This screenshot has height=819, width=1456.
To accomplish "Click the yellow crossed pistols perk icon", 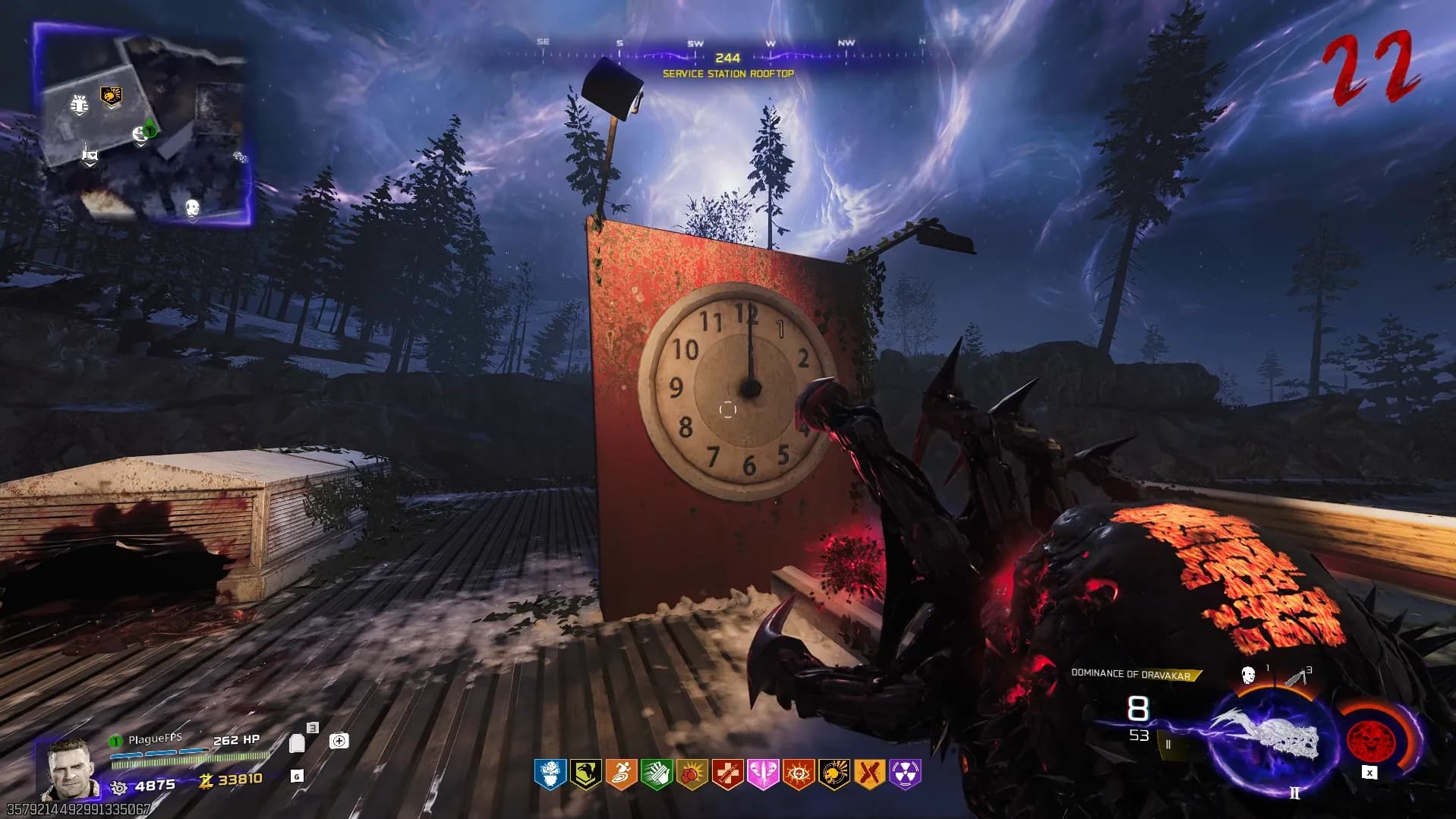I will pos(870,773).
